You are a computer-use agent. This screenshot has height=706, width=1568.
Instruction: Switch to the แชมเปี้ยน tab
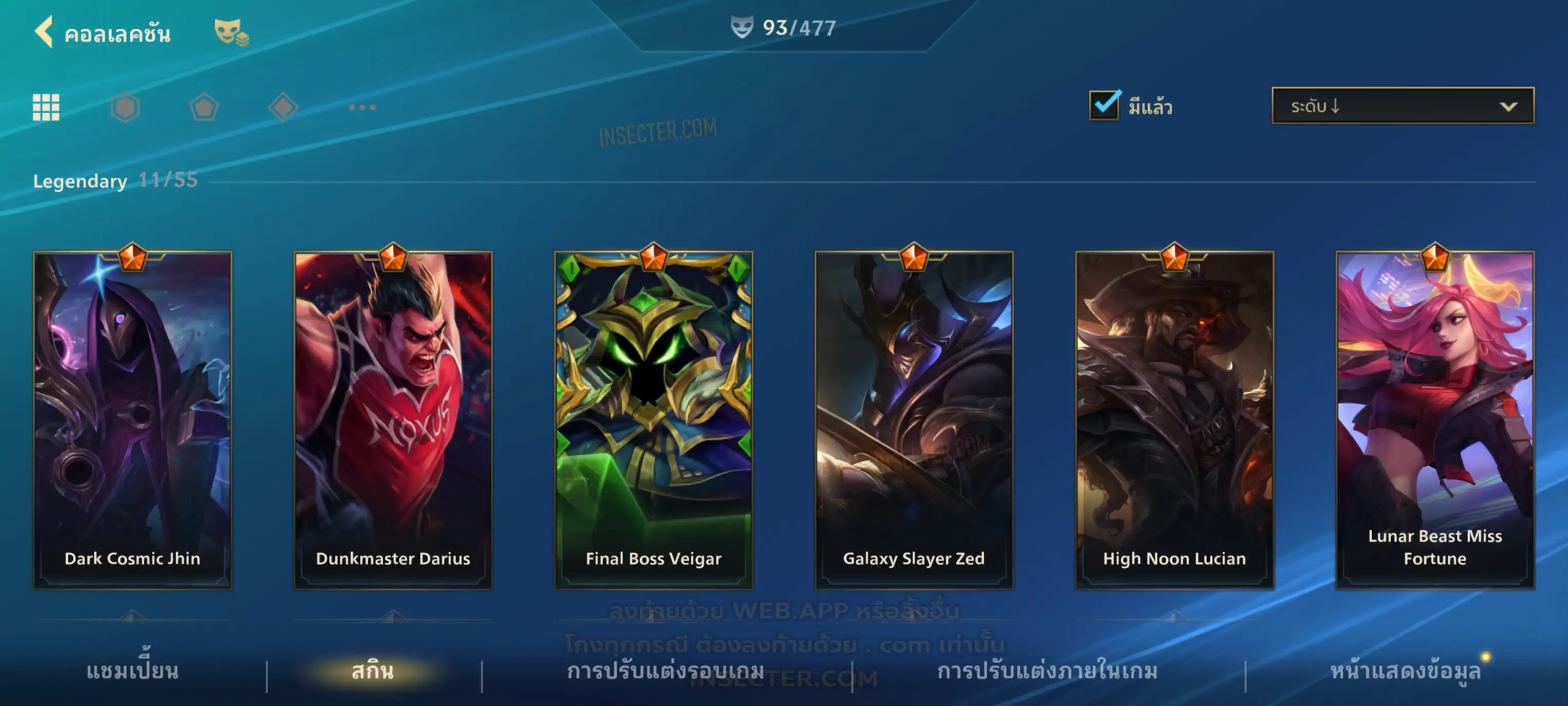coord(132,671)
